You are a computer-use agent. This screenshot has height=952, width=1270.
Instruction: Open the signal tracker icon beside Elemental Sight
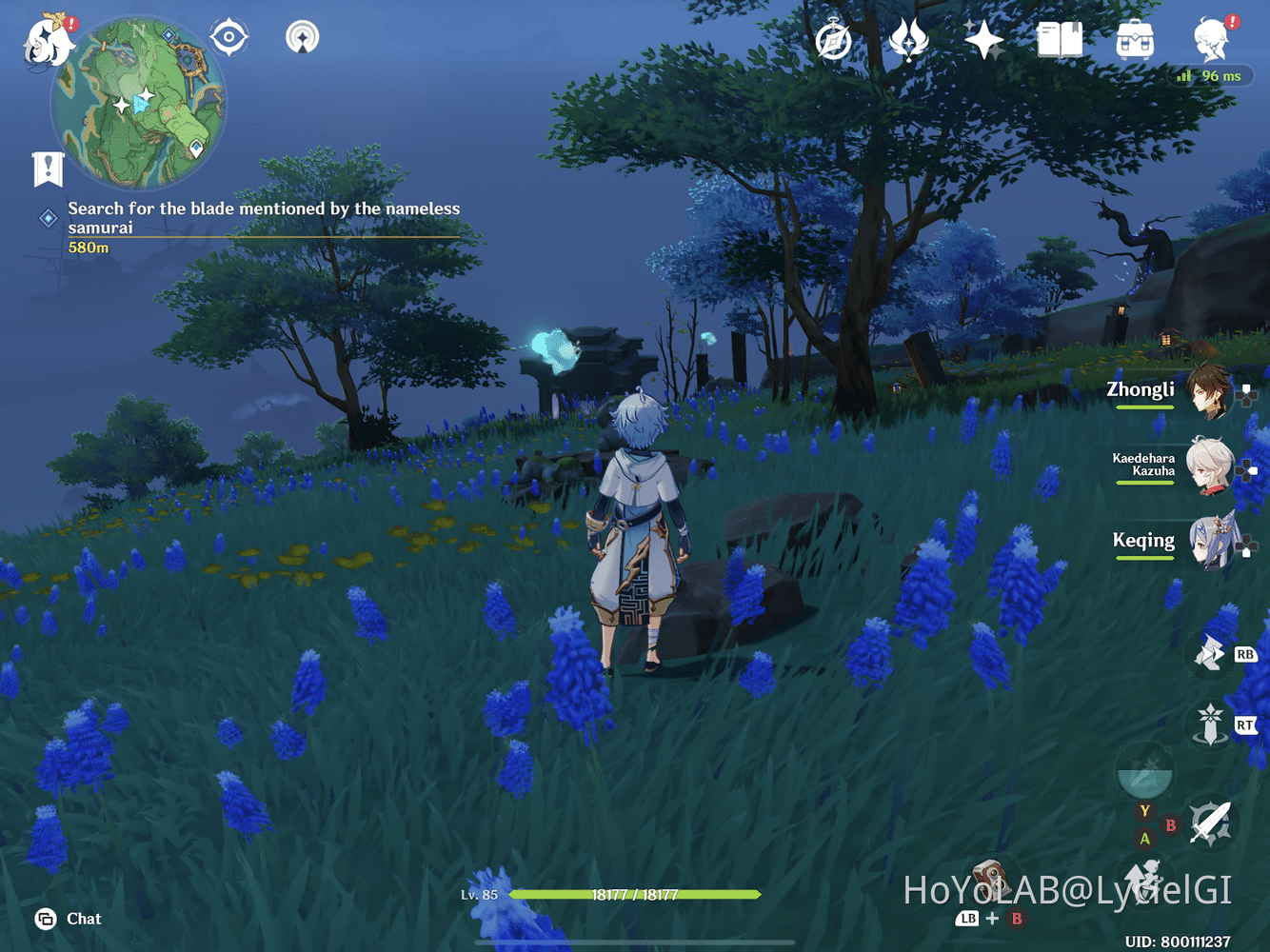pyautogui.click(x=302, y=38)
